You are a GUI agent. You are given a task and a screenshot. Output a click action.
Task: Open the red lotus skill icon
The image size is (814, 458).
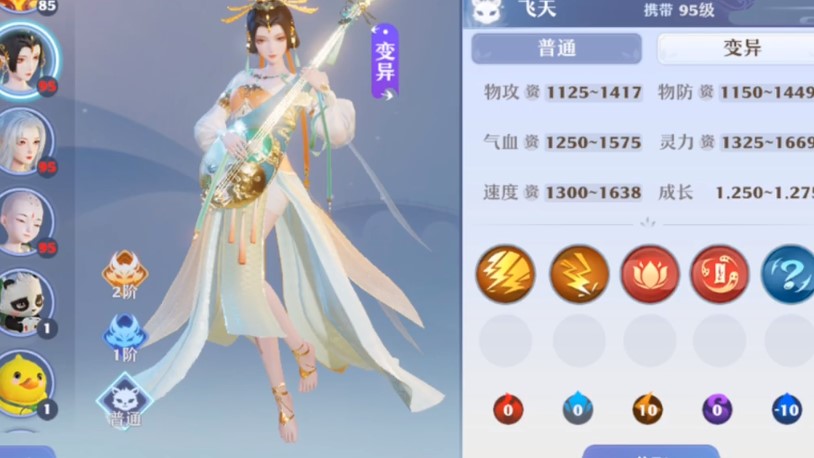pyautogui.click(x=650, y=274)
